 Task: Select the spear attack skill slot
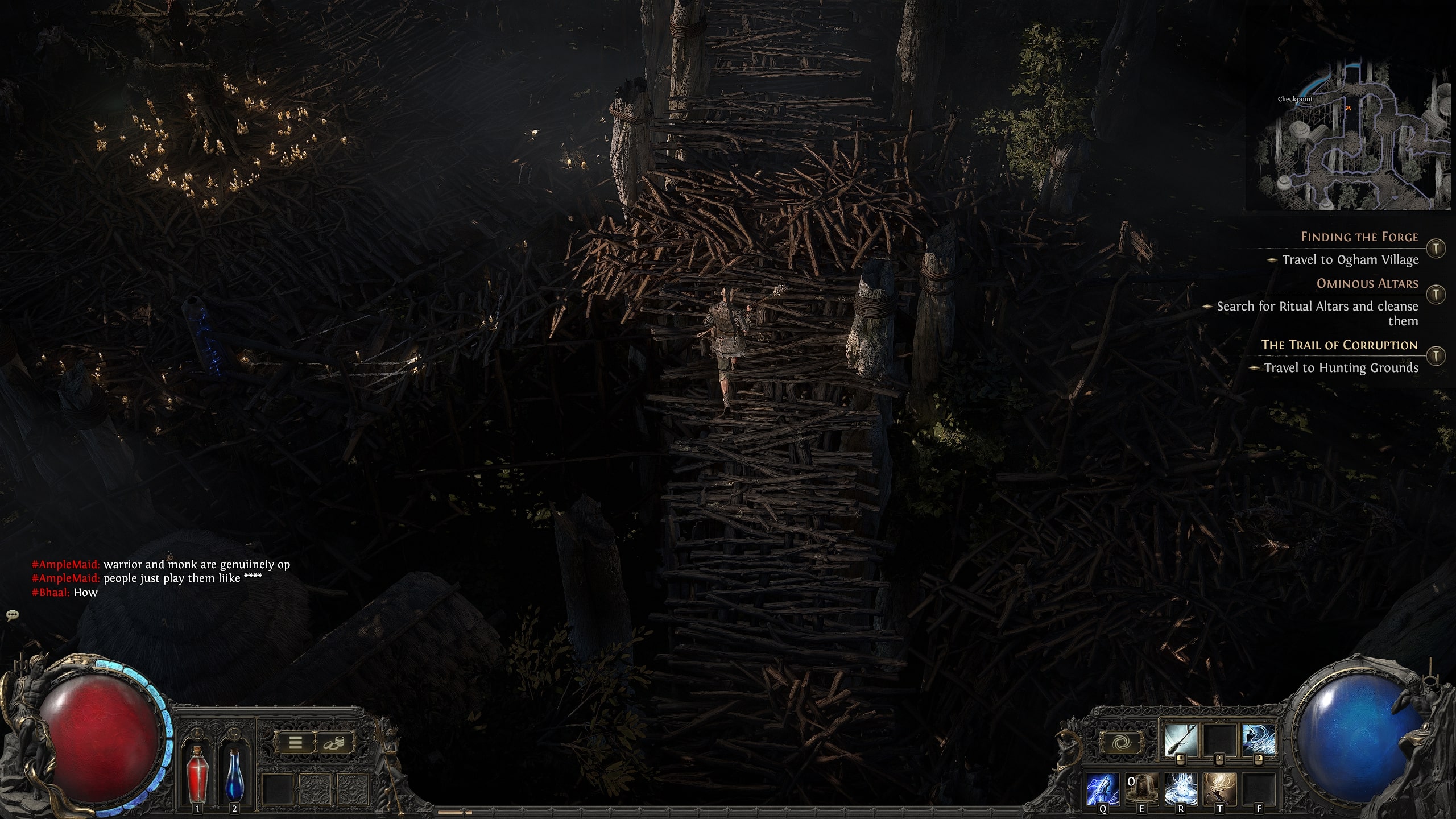point(1180,739)
